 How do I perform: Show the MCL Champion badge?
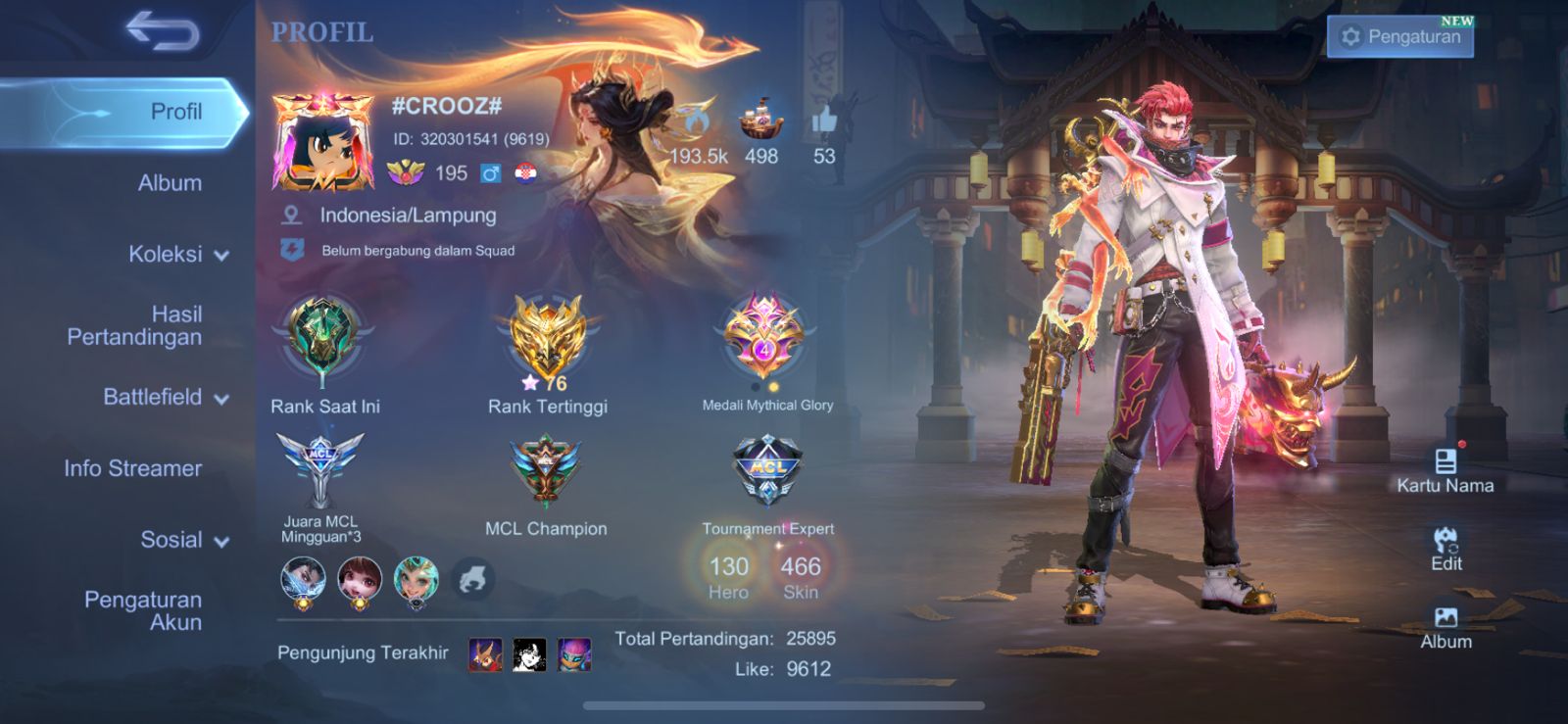tap(546, 470)
